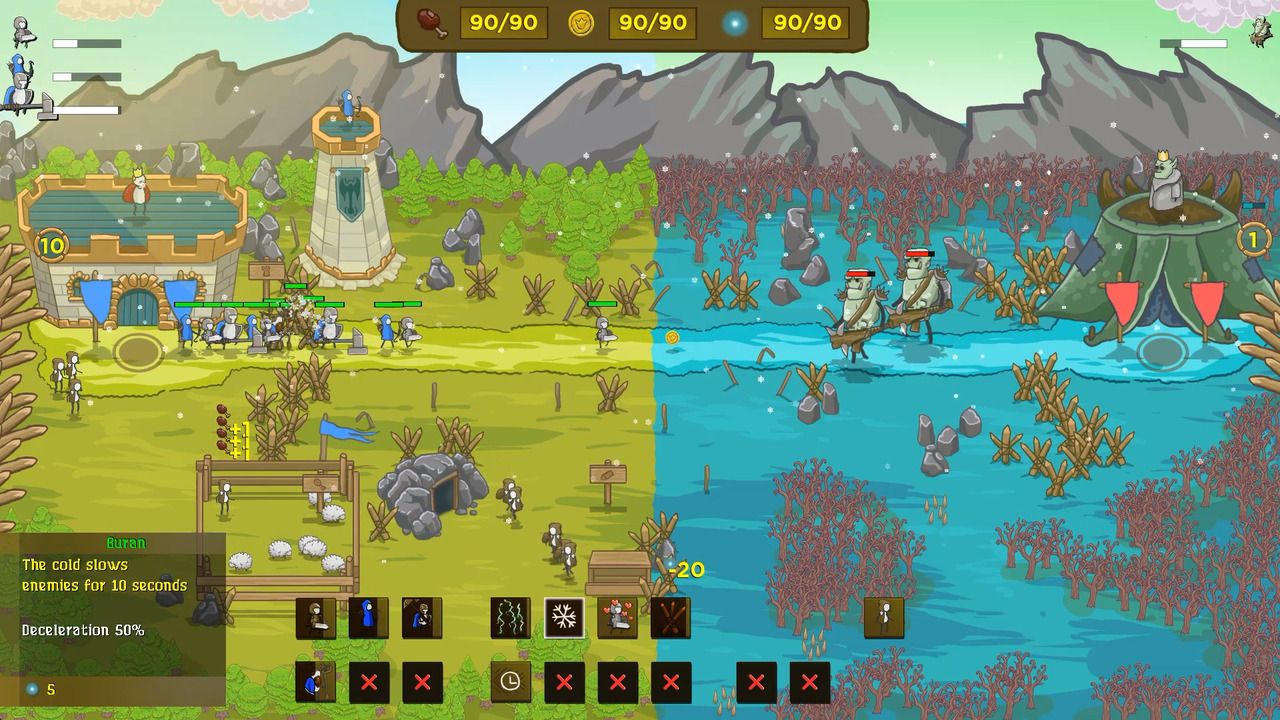Screen dimensions: 1280x720
Task: Click the castle counter showing 10
Action: [52, 245]
